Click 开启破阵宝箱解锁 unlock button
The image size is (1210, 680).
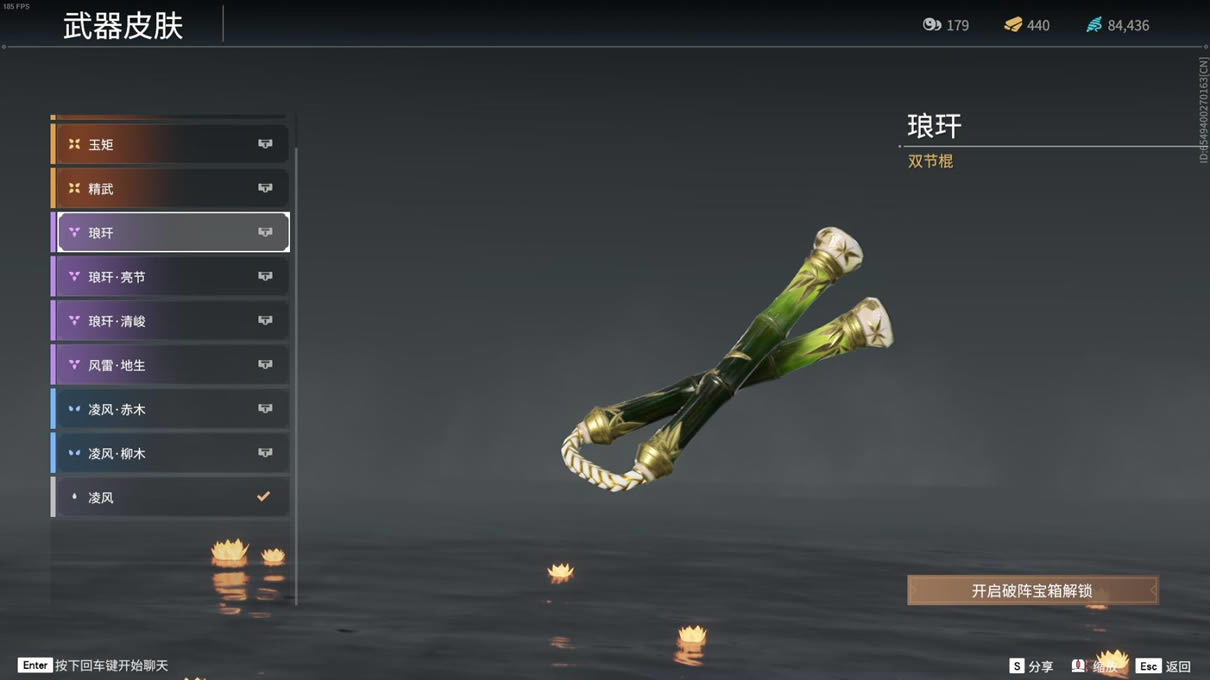[1032, 591]
